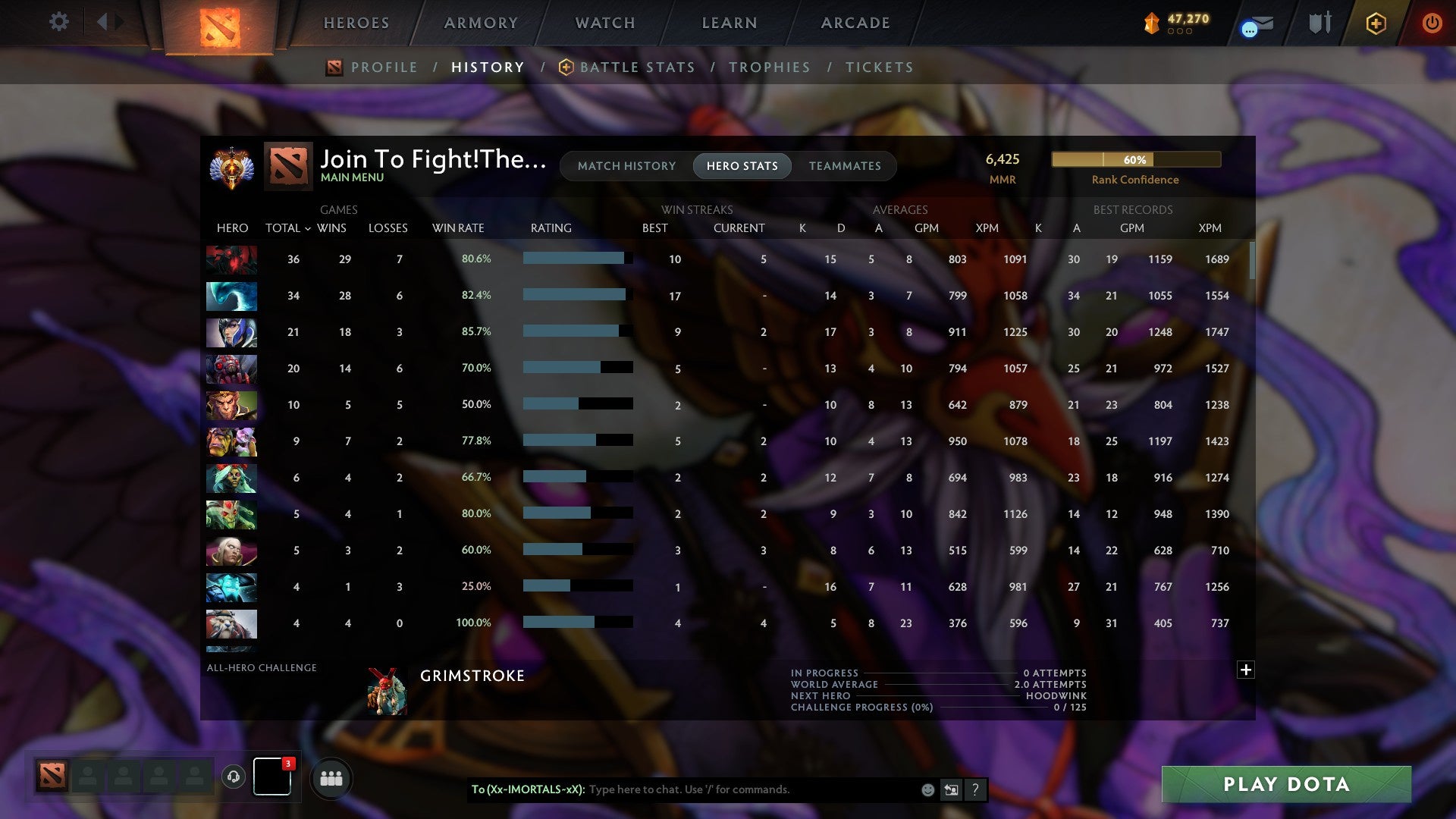1456x819 pixels.
Task: Open the mail notification icon
Action: coord(1255,24)
